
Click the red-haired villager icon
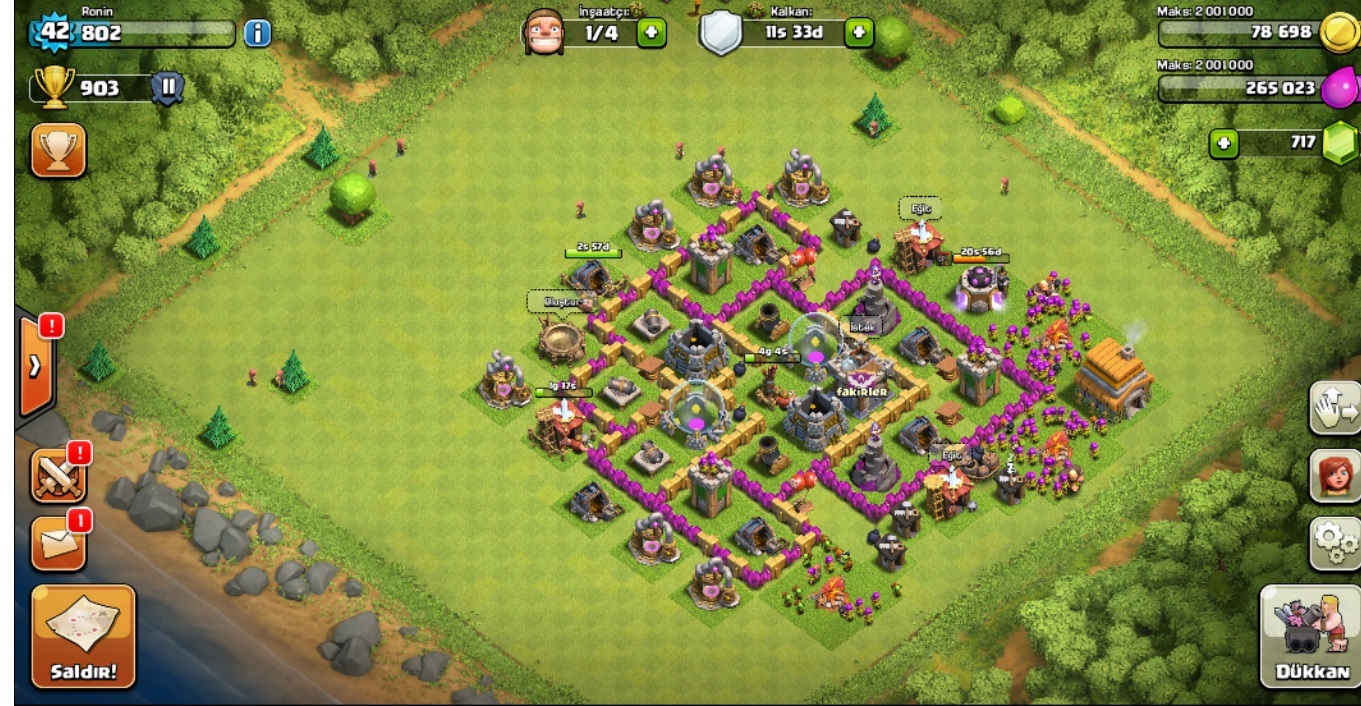point(1334,476)
